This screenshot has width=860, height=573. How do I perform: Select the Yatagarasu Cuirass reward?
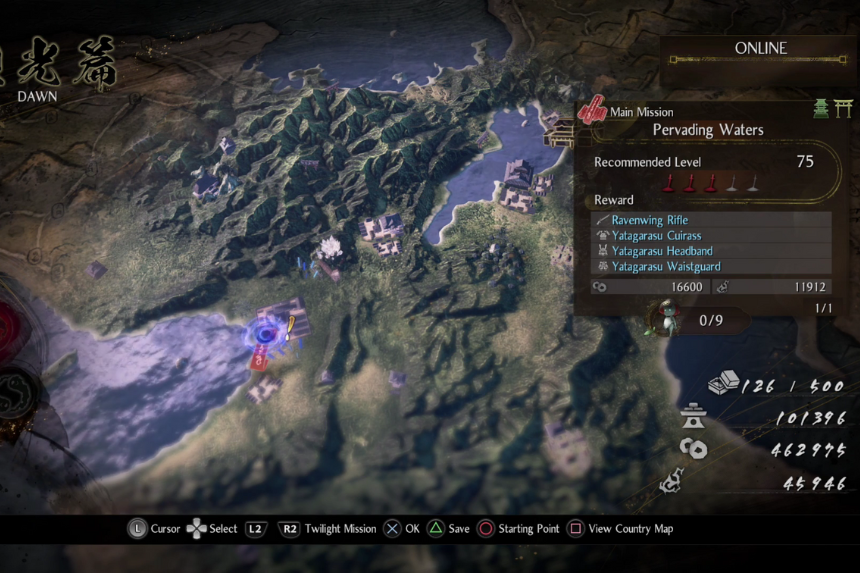click(656, 236)
